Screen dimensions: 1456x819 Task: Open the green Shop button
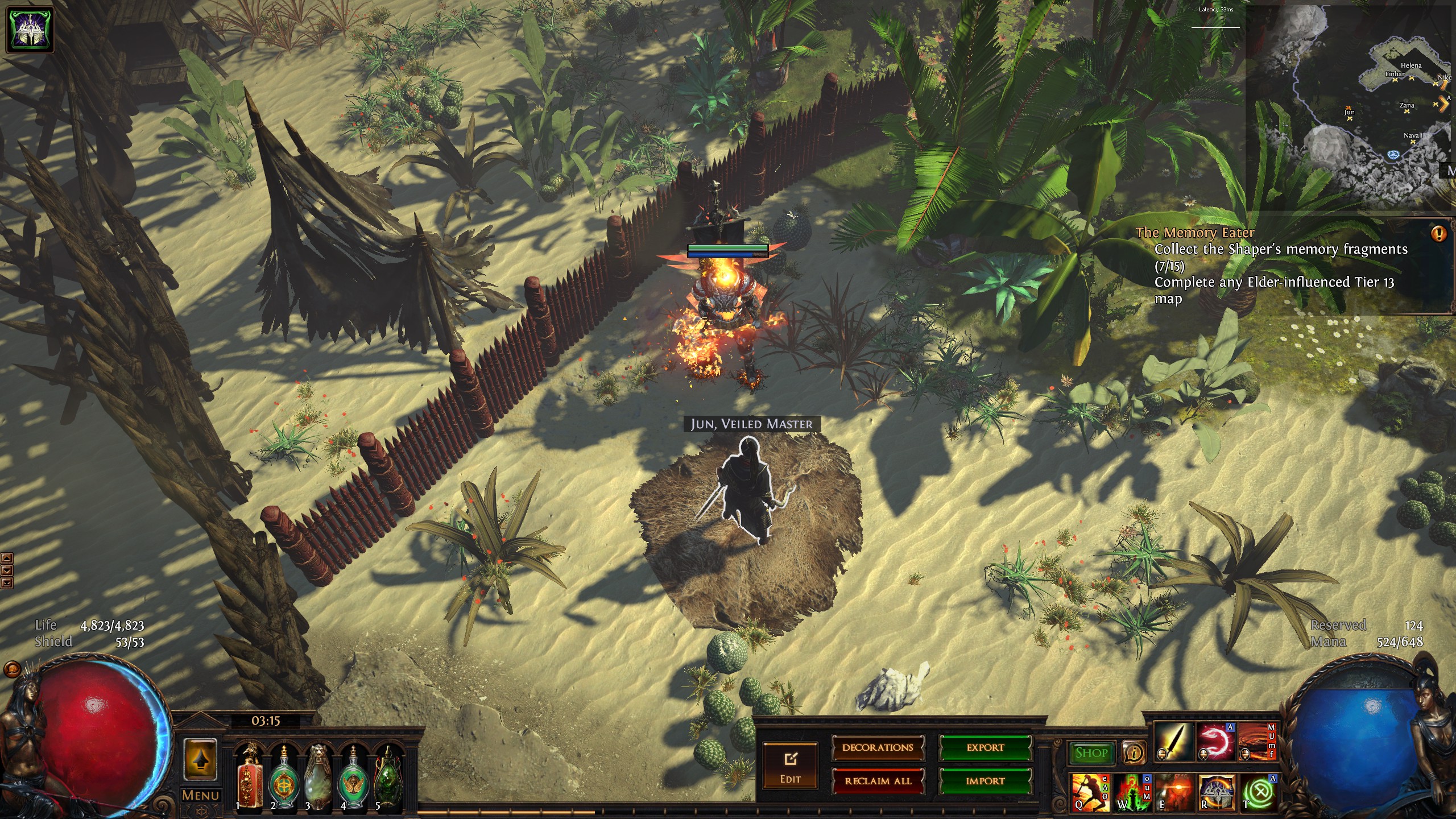[x=1091, y=753]
